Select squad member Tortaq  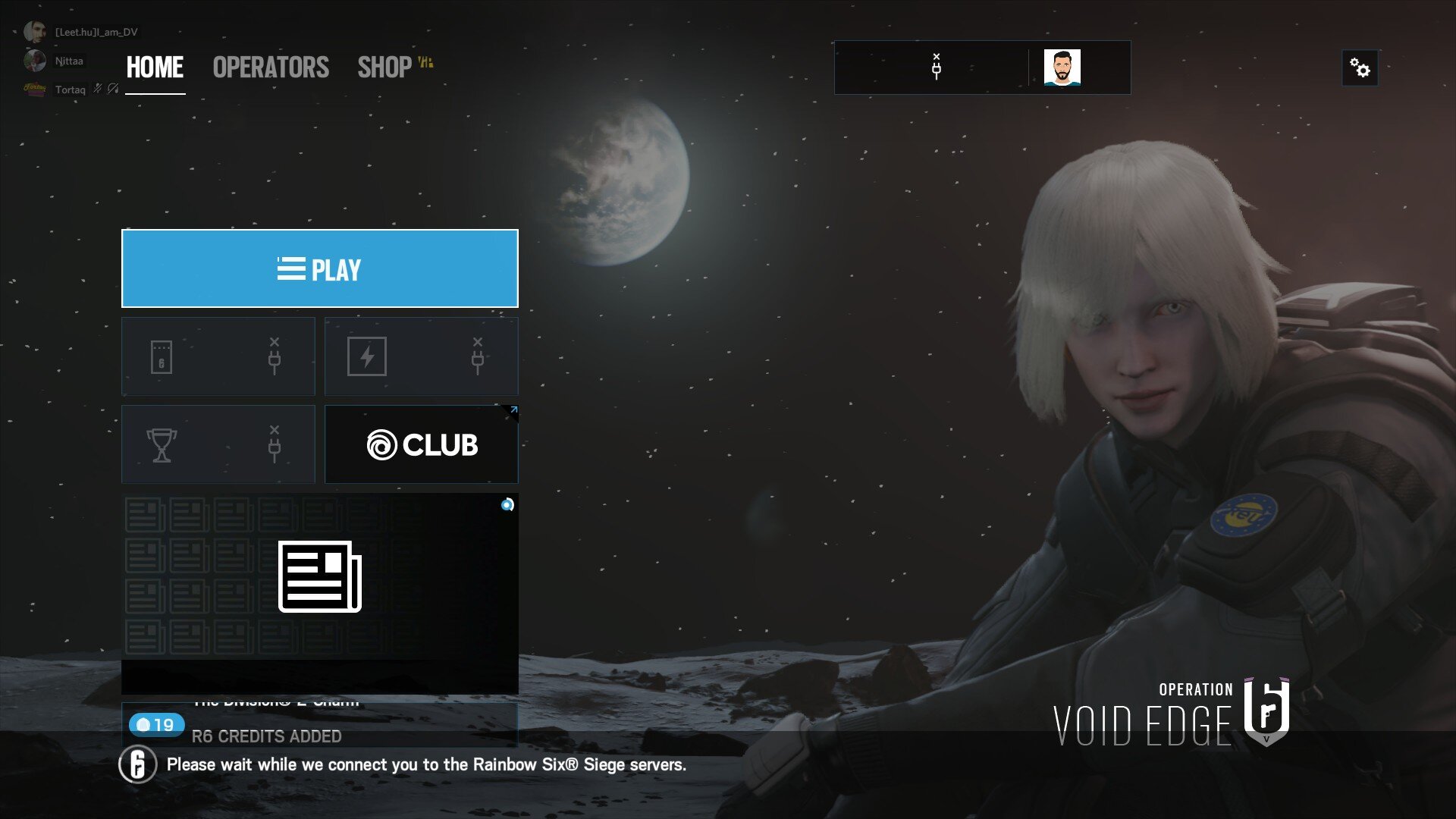point(70,89)
